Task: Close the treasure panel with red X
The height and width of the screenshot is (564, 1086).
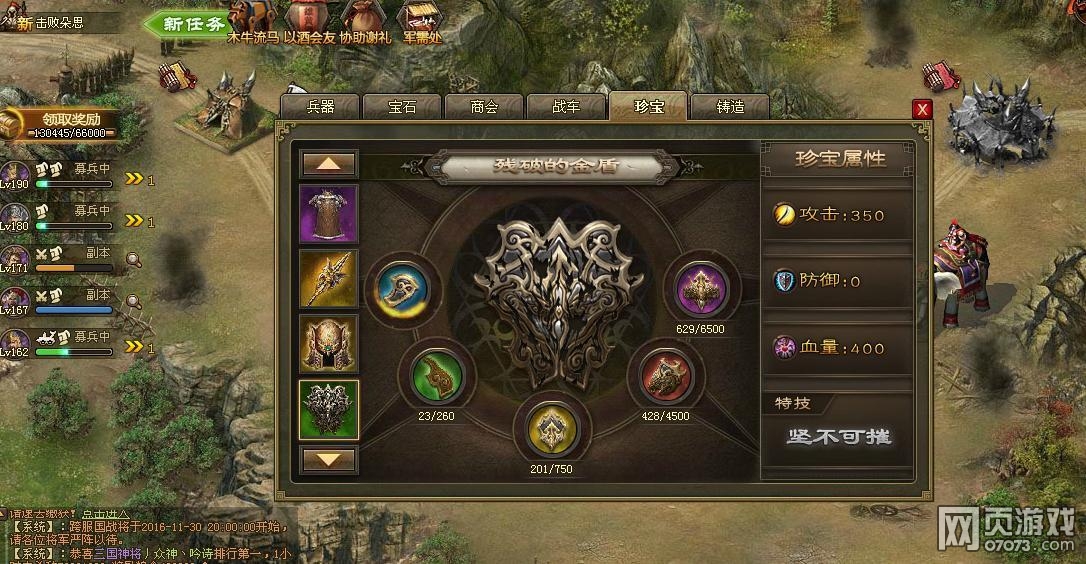Action: [x=922, y=109]
